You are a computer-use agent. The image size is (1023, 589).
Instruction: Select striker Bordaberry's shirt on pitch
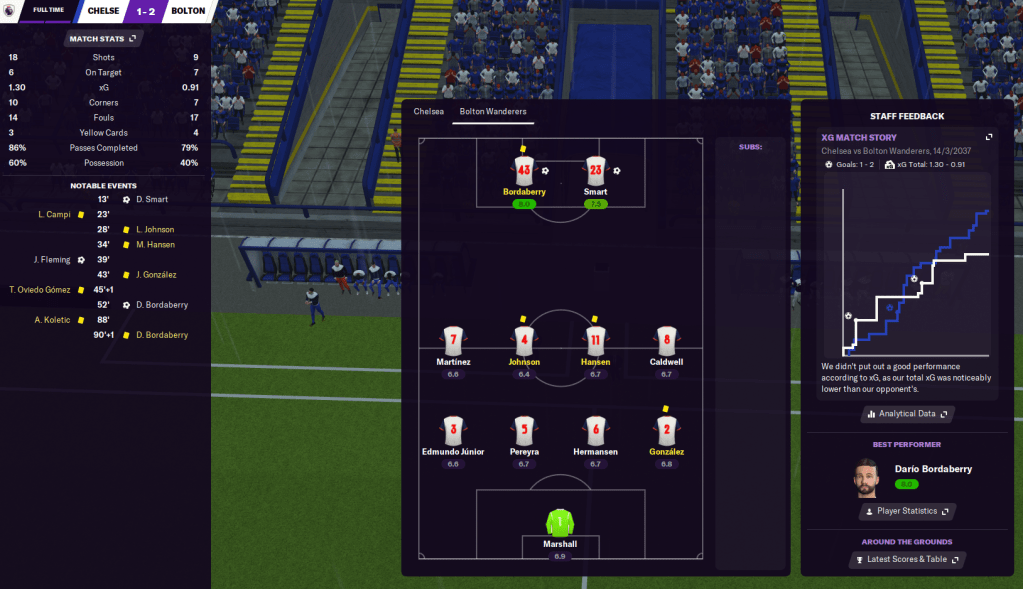(524, 168)
